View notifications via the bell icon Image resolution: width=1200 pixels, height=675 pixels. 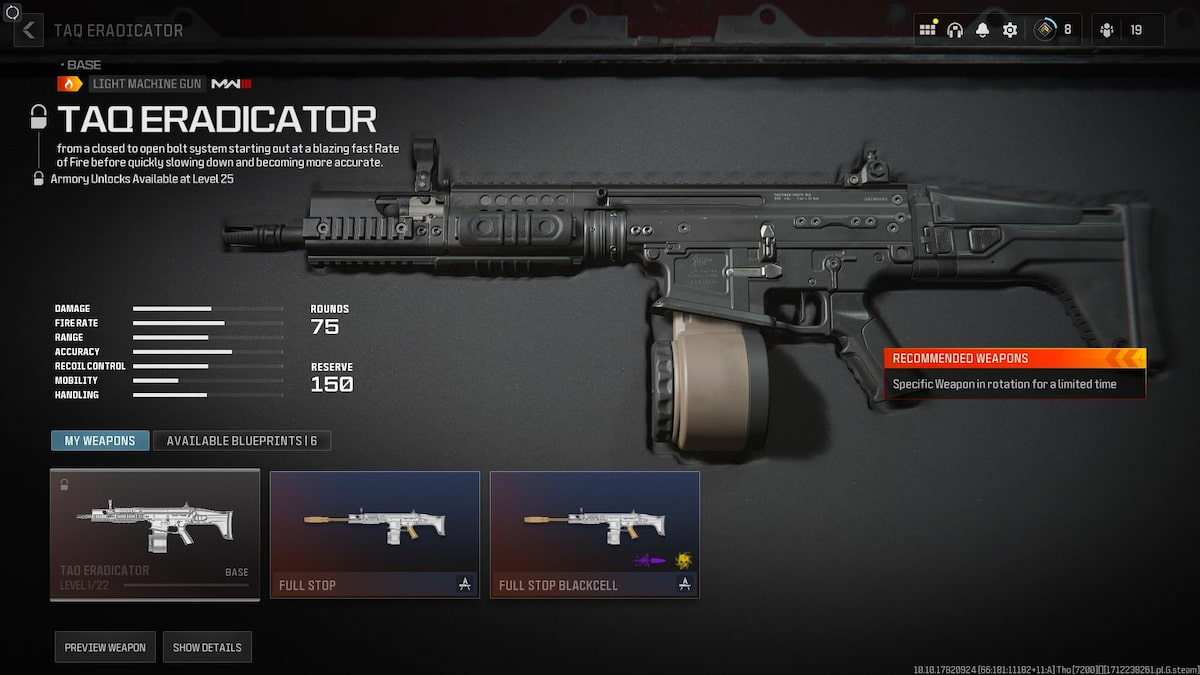click(983, 30)
